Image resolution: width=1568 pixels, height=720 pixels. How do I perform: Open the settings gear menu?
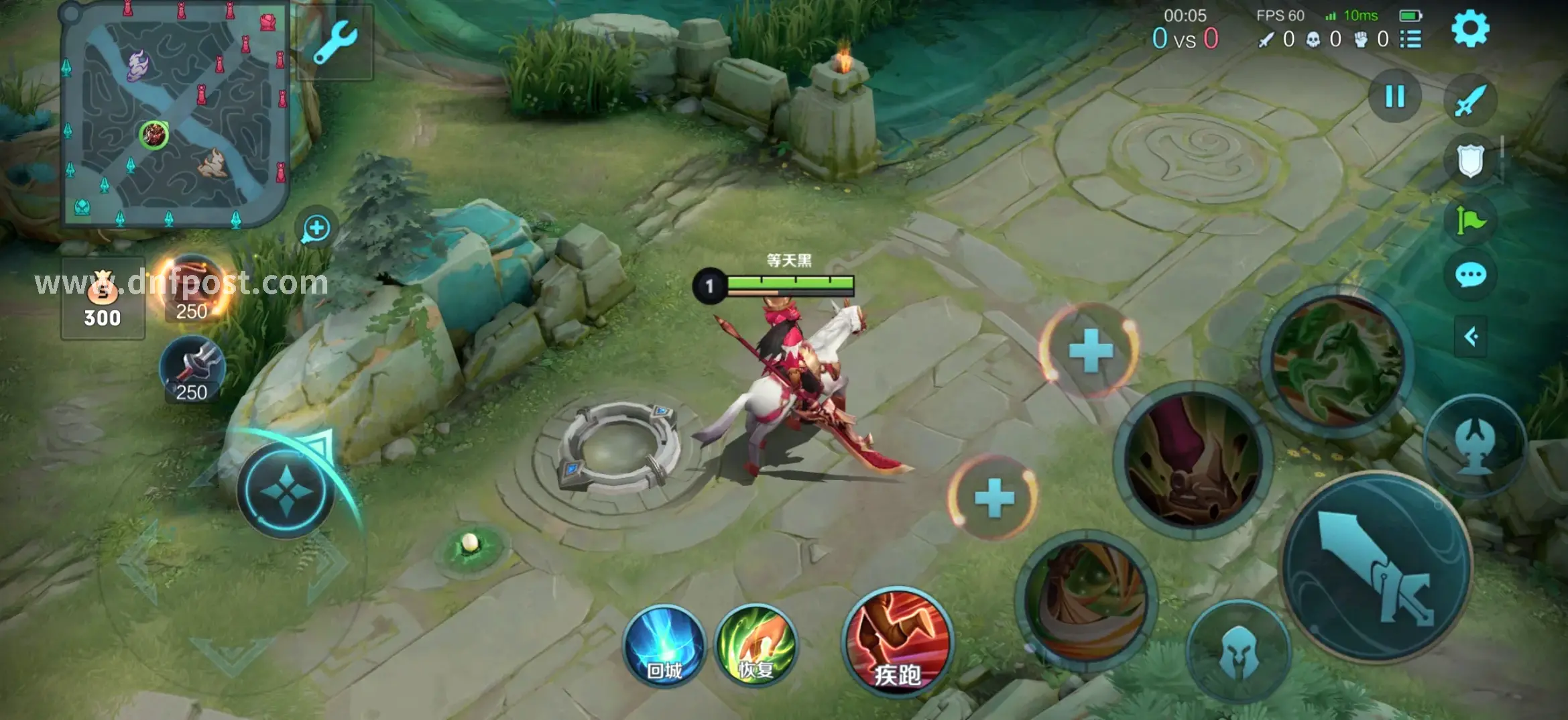[1469, 29]
